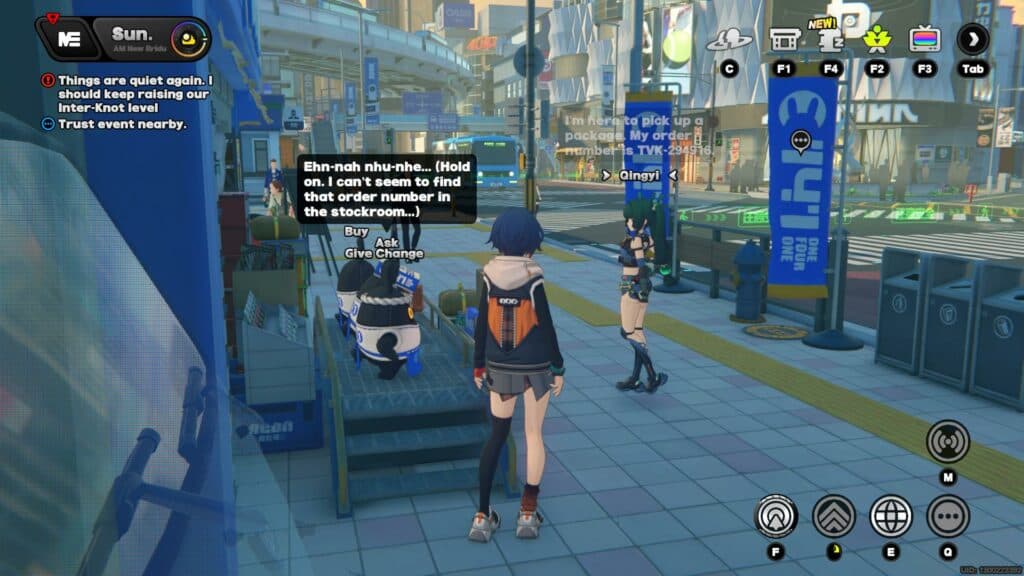Choose the Buy option at the stall
1024x576 pixels.
click(357, 231)
